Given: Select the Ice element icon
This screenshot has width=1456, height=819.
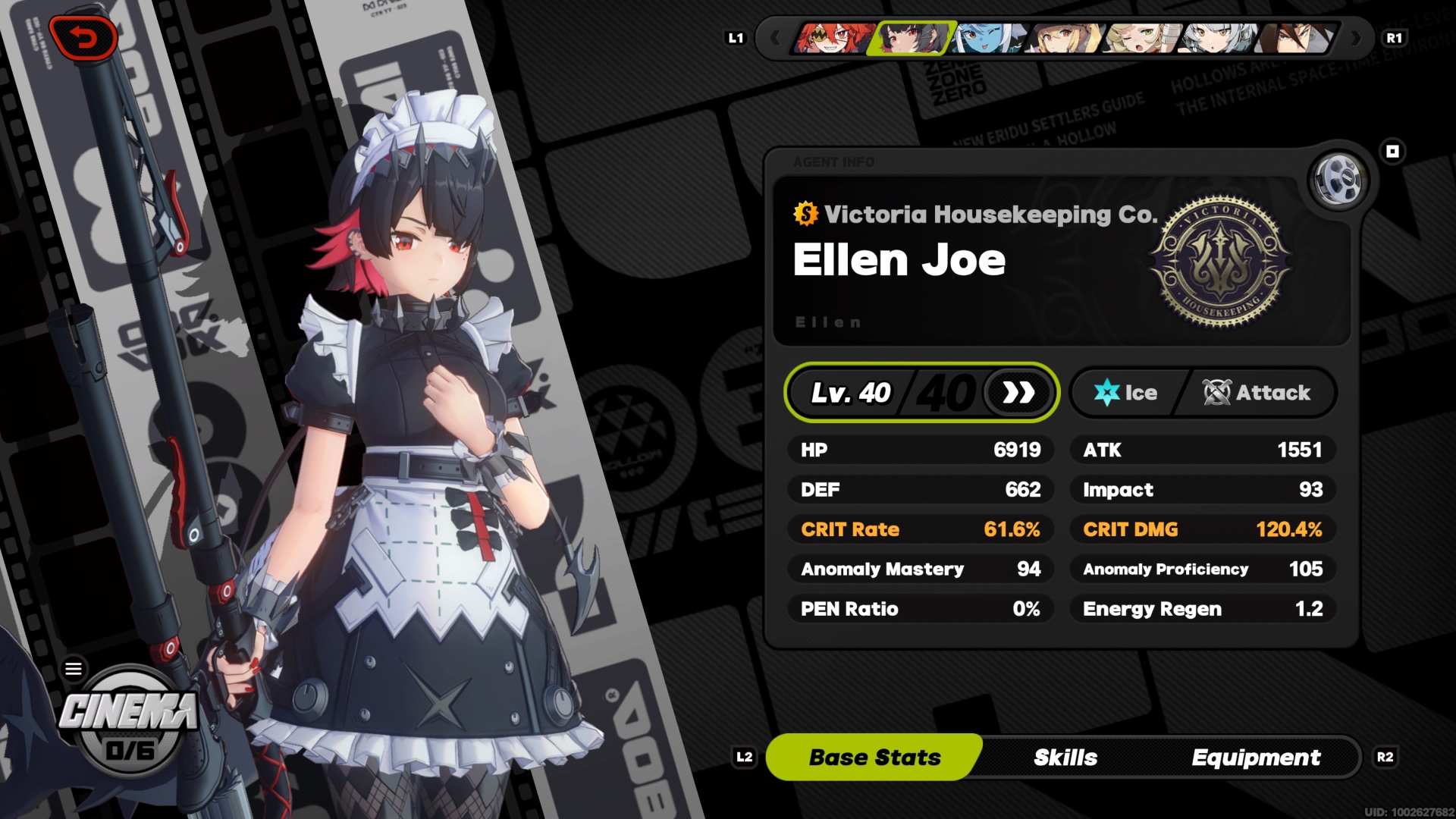Looking at the screenshot, I should [x=1106, y=393].
